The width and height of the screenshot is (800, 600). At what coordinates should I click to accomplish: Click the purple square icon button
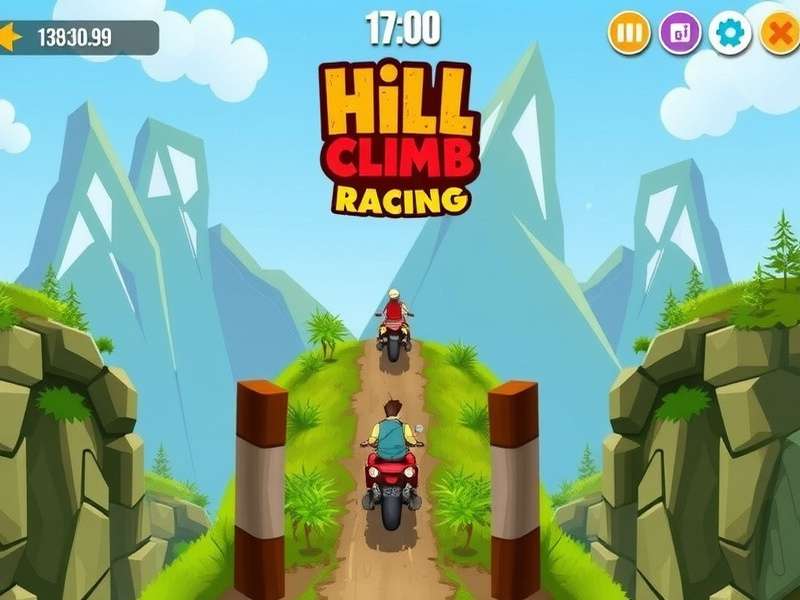click(680, 34)
